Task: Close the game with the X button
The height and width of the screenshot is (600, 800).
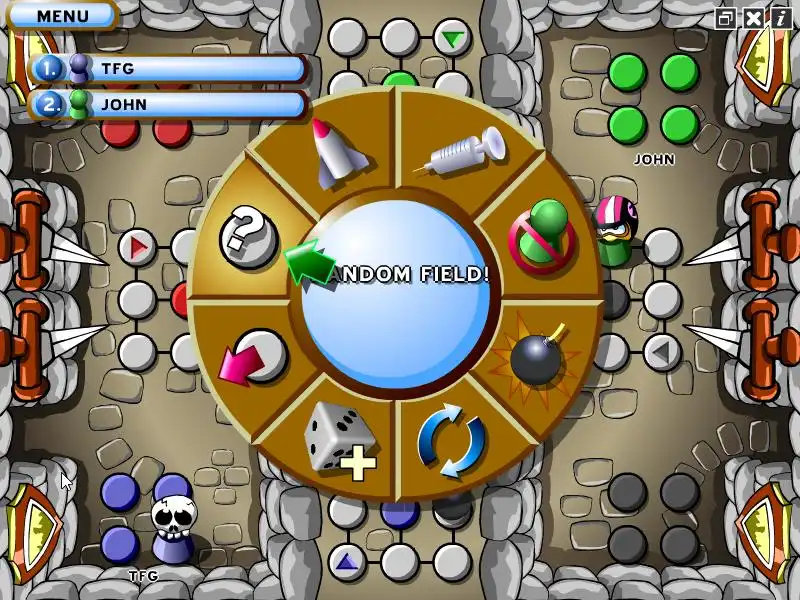Action: click(x=752, y=17)
